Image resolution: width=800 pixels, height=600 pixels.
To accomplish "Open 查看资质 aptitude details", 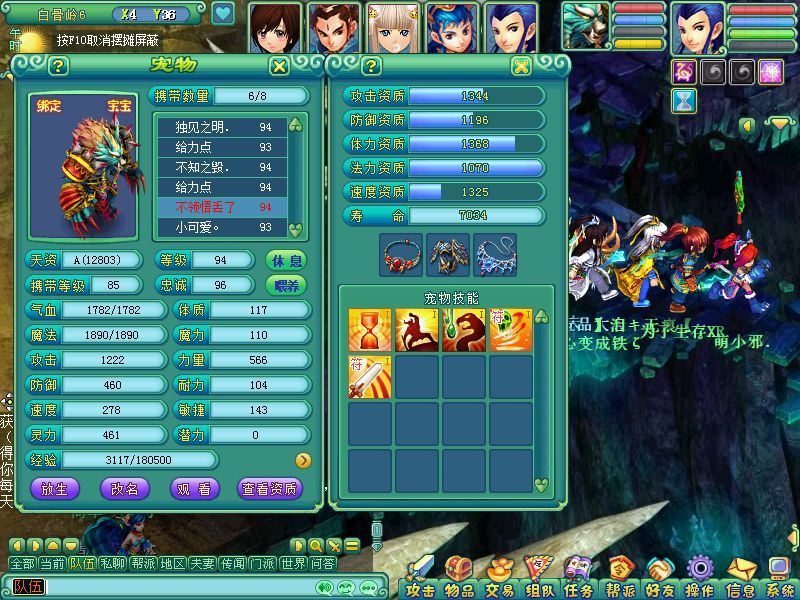I will coord(269,488).
